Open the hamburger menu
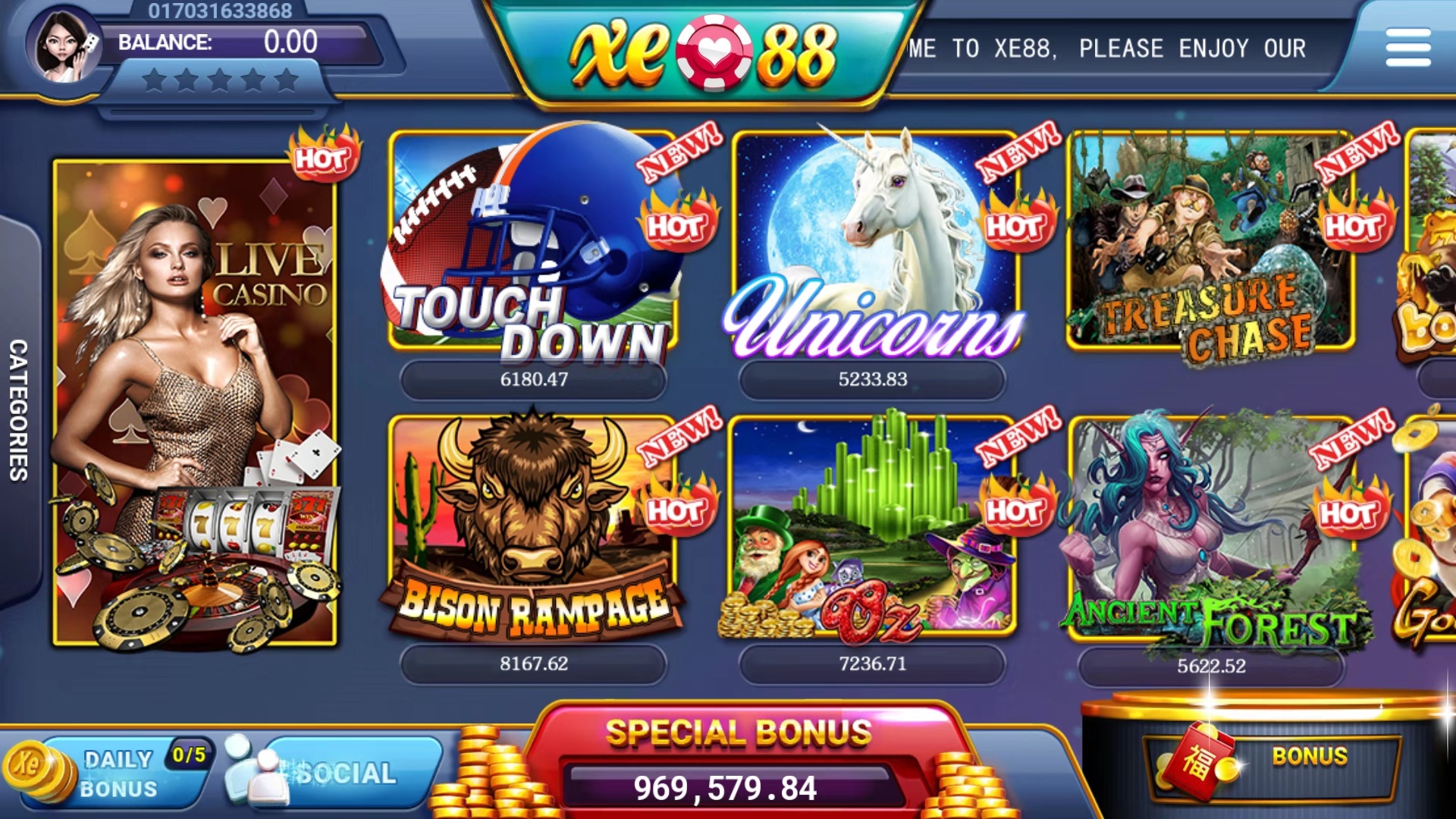 coord(1407,48)
